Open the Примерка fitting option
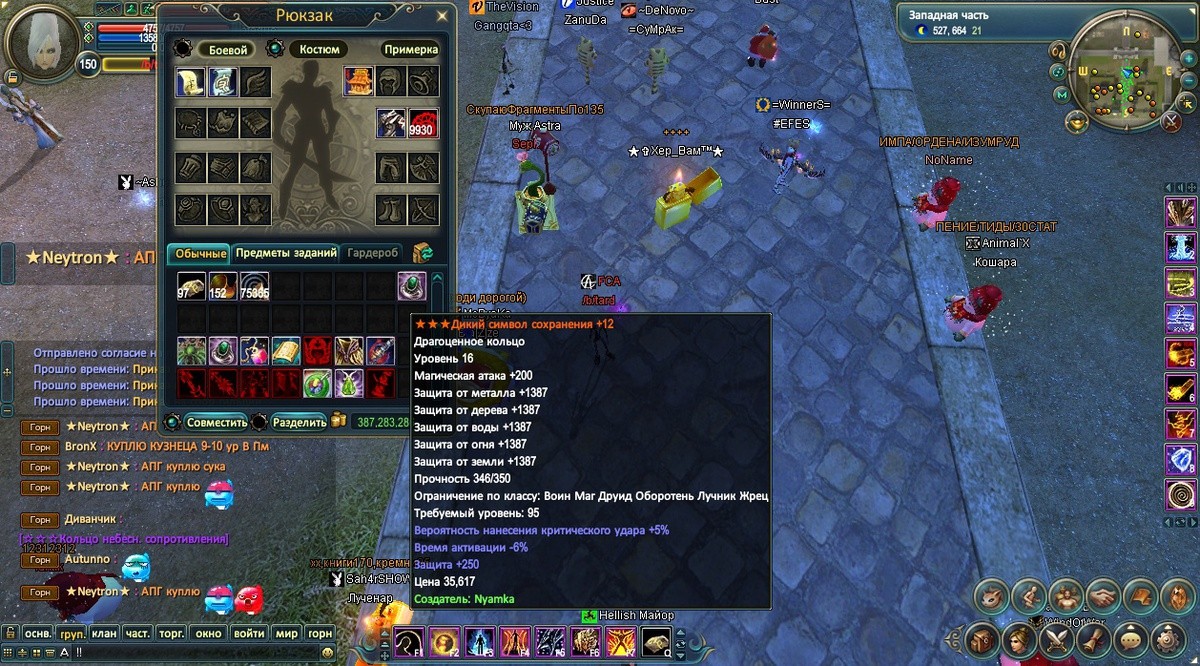Image resolution: width=1200 pixels, height=666 pixels. tap(410, 49)
